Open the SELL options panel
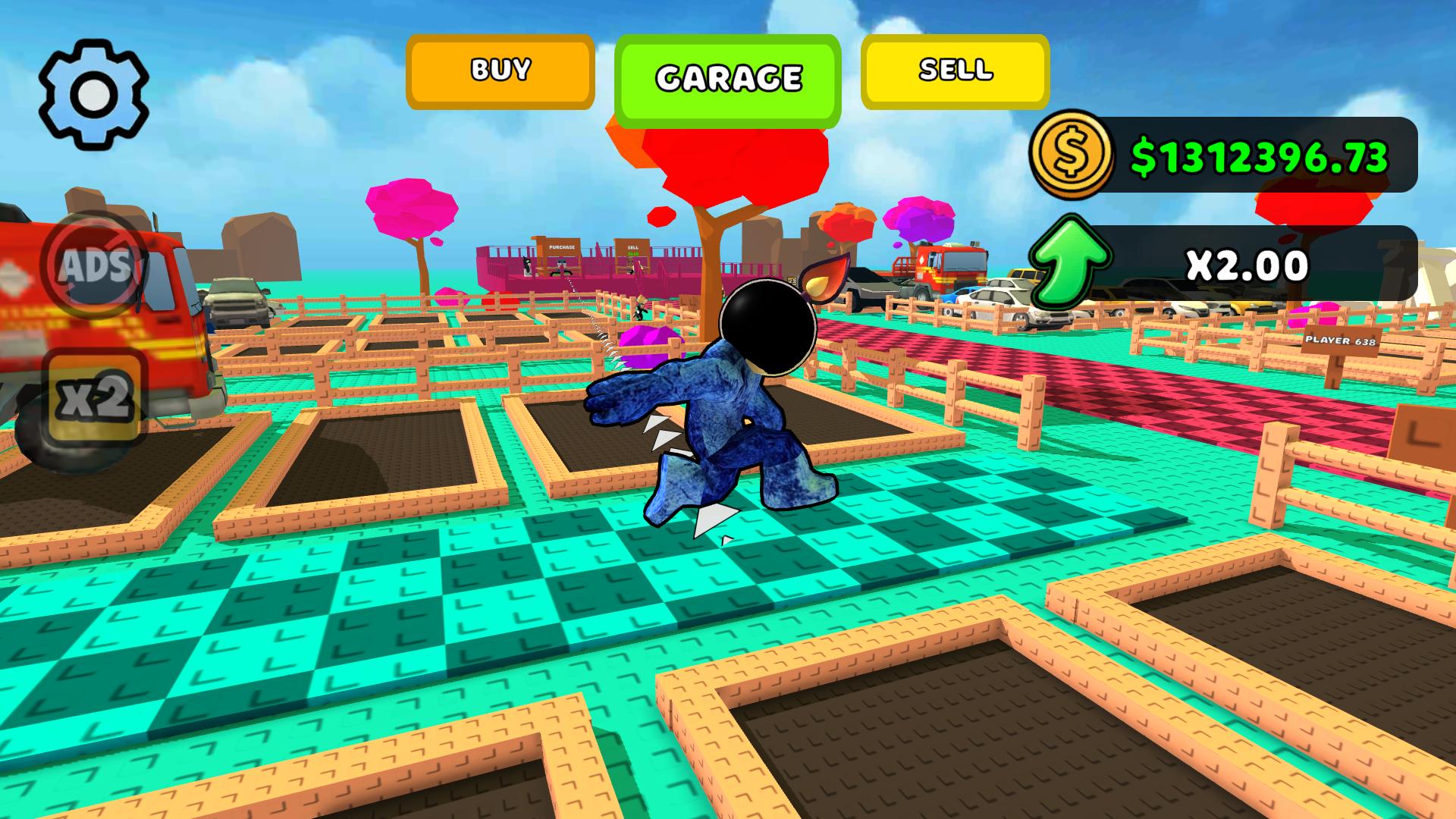The image size is (1456, 819). tap(954, 70)
